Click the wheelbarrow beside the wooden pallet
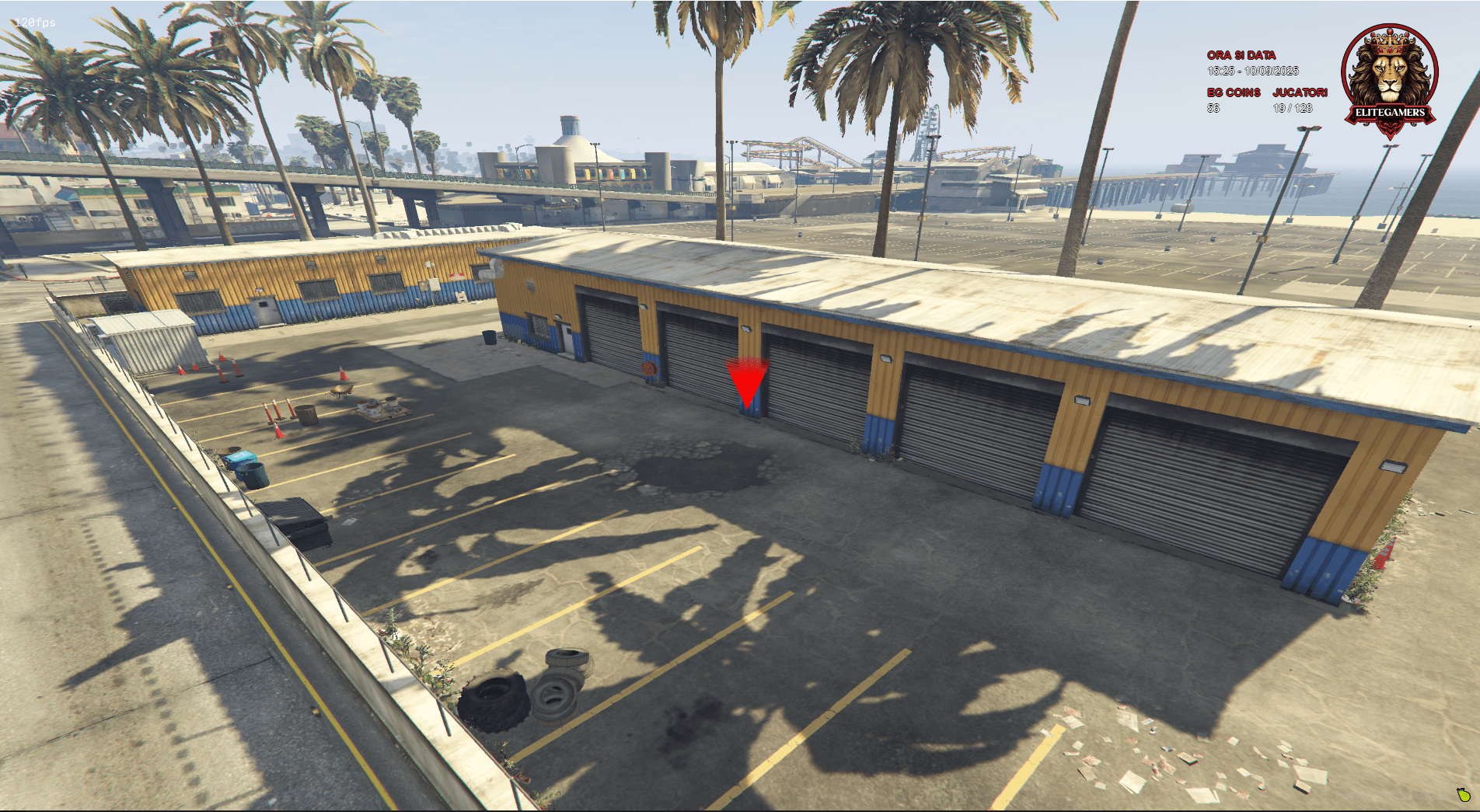 (340, 392)
